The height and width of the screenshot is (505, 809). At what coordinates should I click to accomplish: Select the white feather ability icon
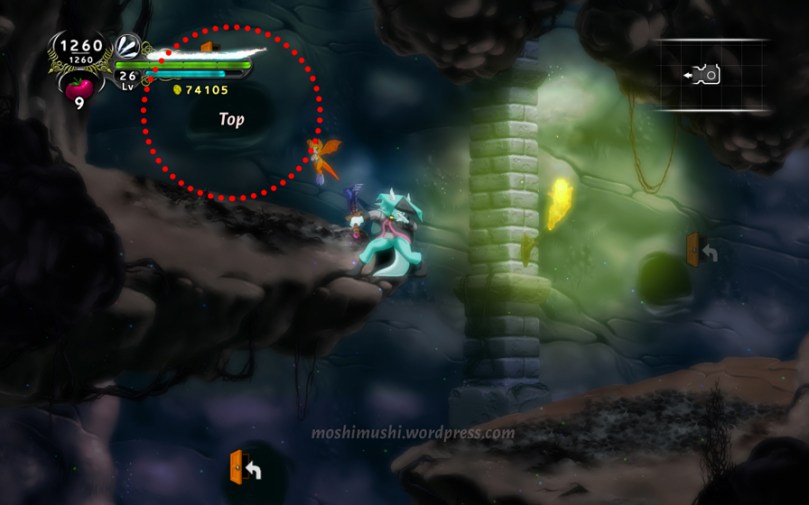[128, 47]
